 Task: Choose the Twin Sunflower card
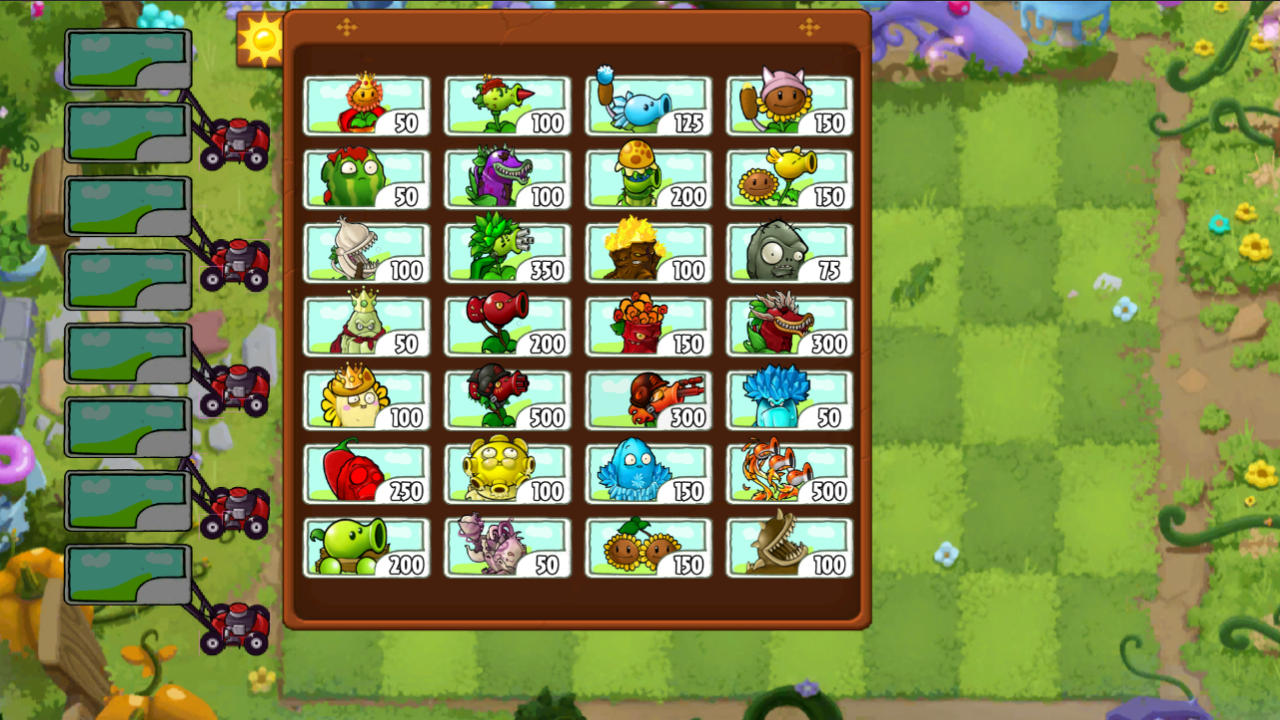point(647,545)
